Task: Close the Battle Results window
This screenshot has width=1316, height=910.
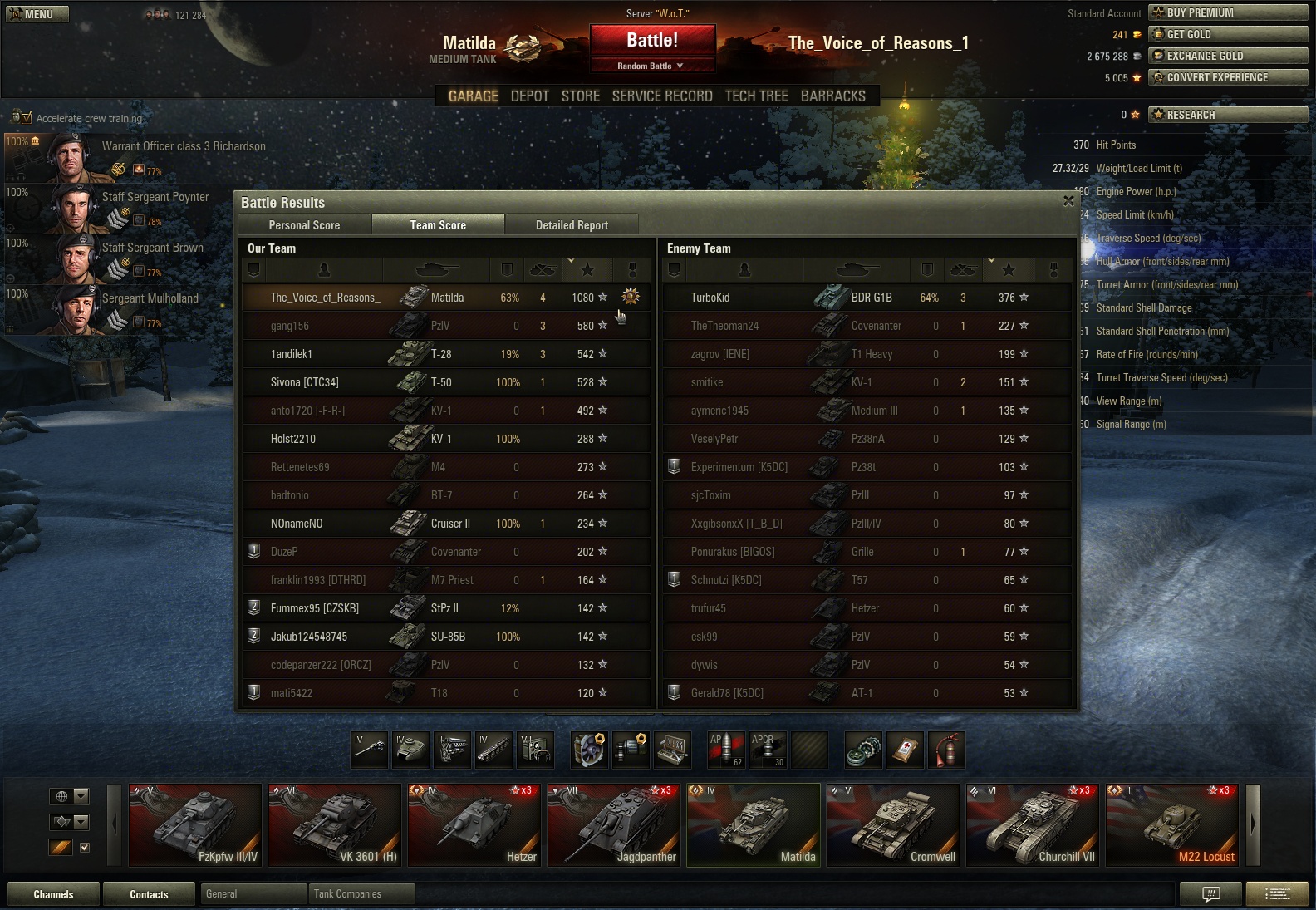Action: coord(1068,201)
